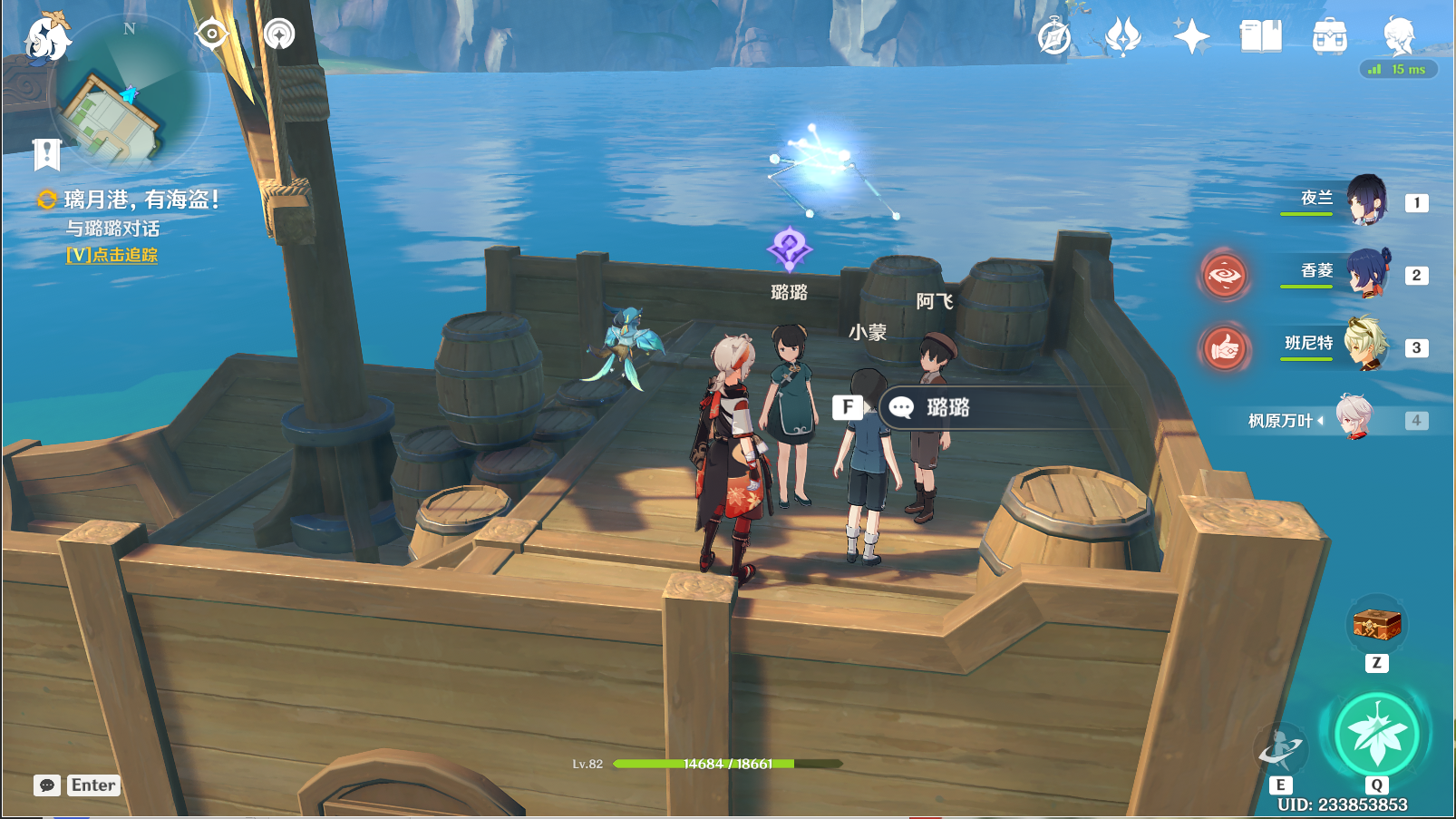Talk to 璐璐 via dialogue prompt
This screenshot has width=1456, height=819.
click(x=947, y=408)
